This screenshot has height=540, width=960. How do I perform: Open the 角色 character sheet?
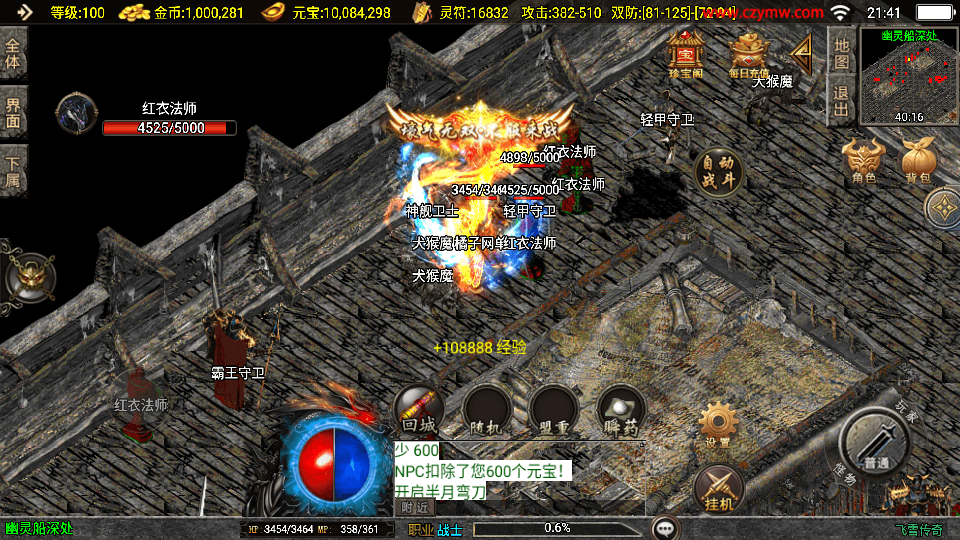tap(864, 161)
